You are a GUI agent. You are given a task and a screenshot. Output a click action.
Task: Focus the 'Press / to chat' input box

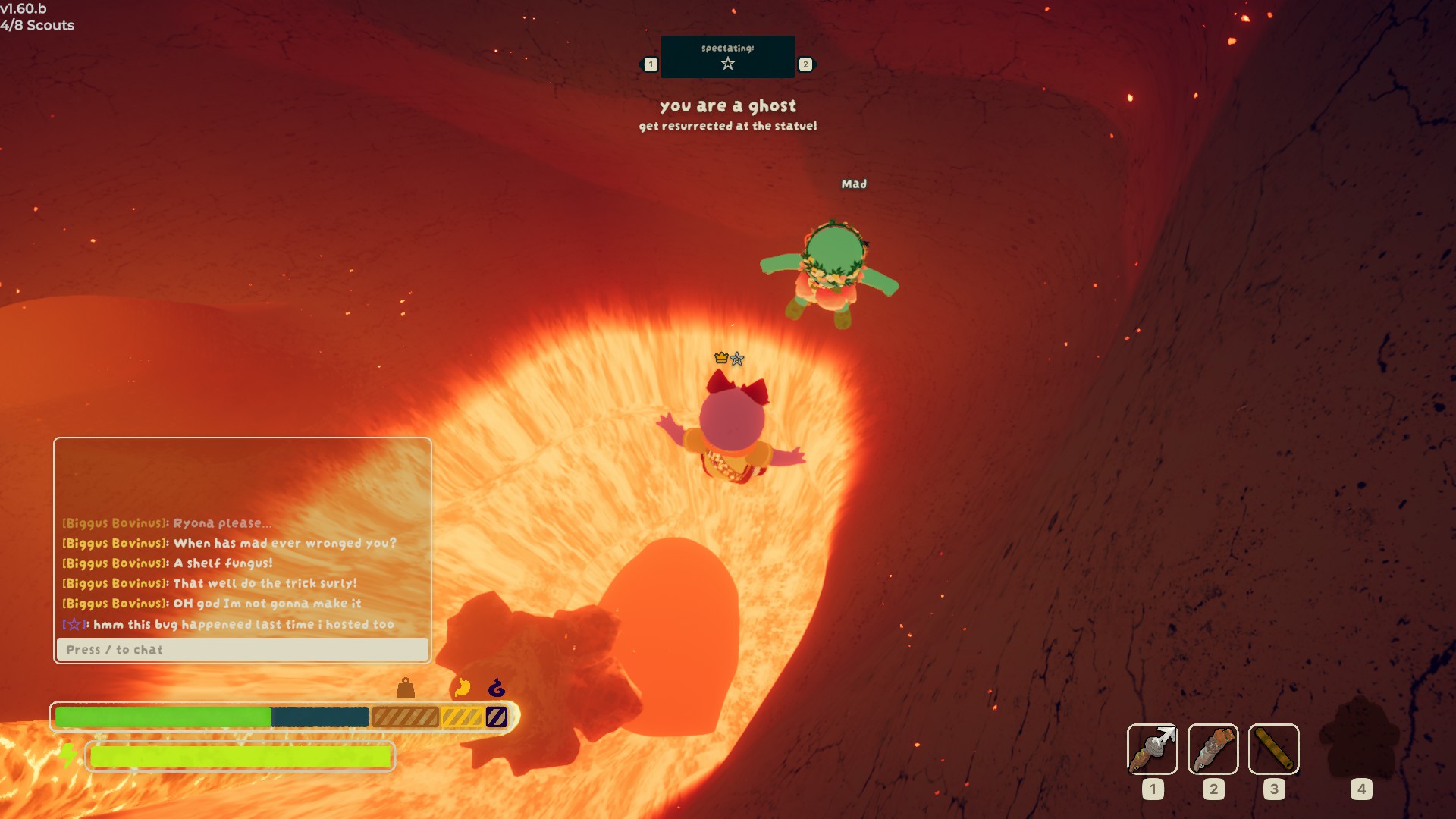242,650
